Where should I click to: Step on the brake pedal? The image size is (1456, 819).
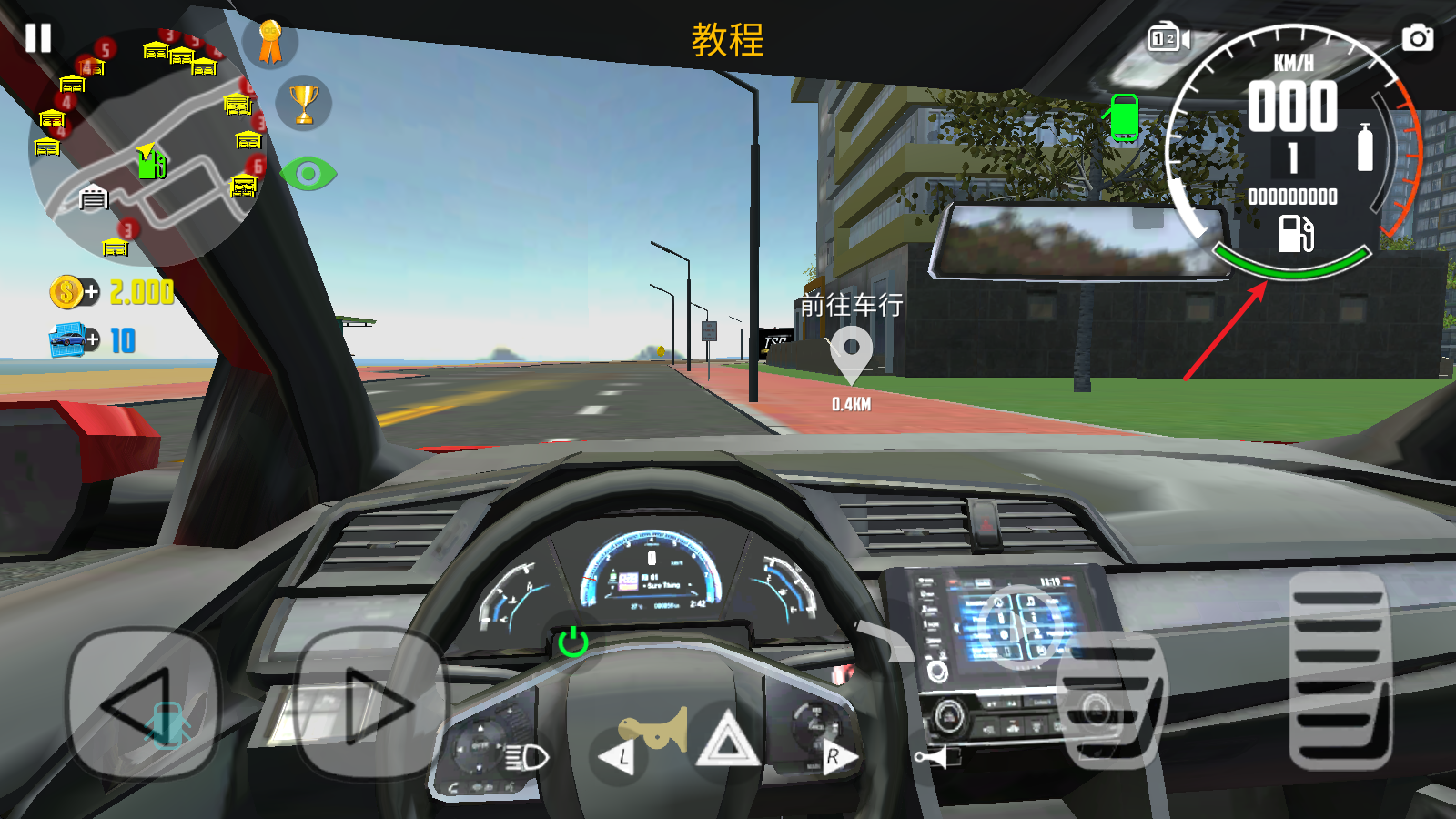(1110, 701)
